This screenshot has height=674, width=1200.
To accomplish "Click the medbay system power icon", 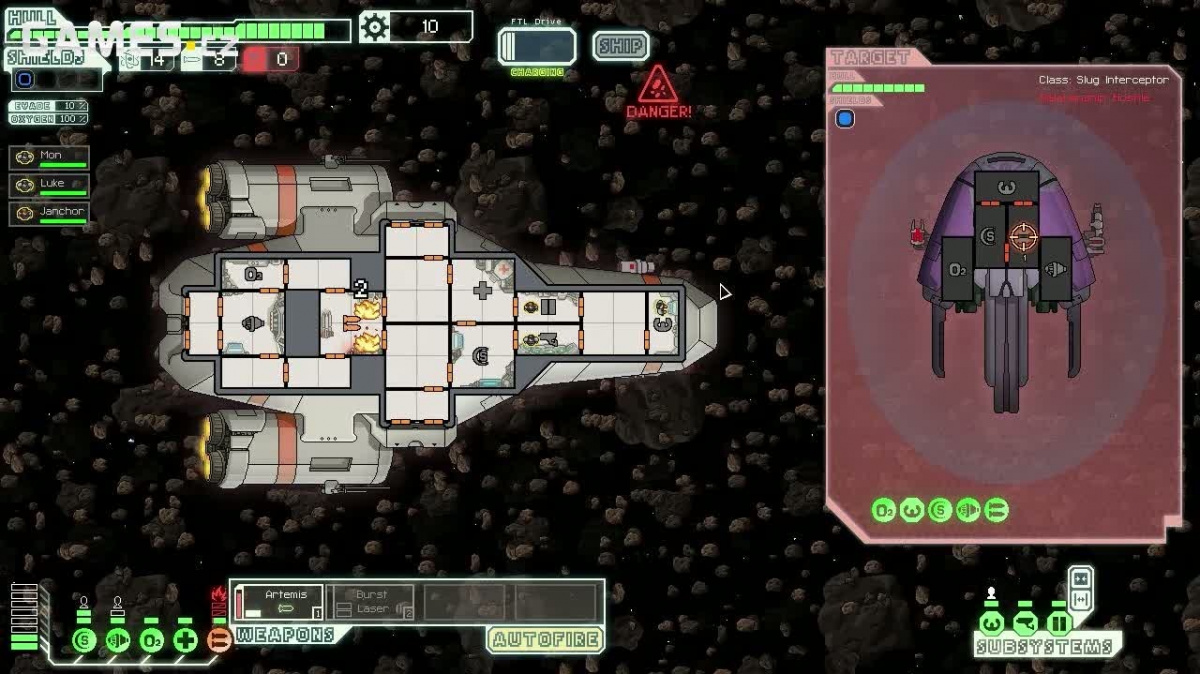I will pyautogui.click(x=186, y=640).
